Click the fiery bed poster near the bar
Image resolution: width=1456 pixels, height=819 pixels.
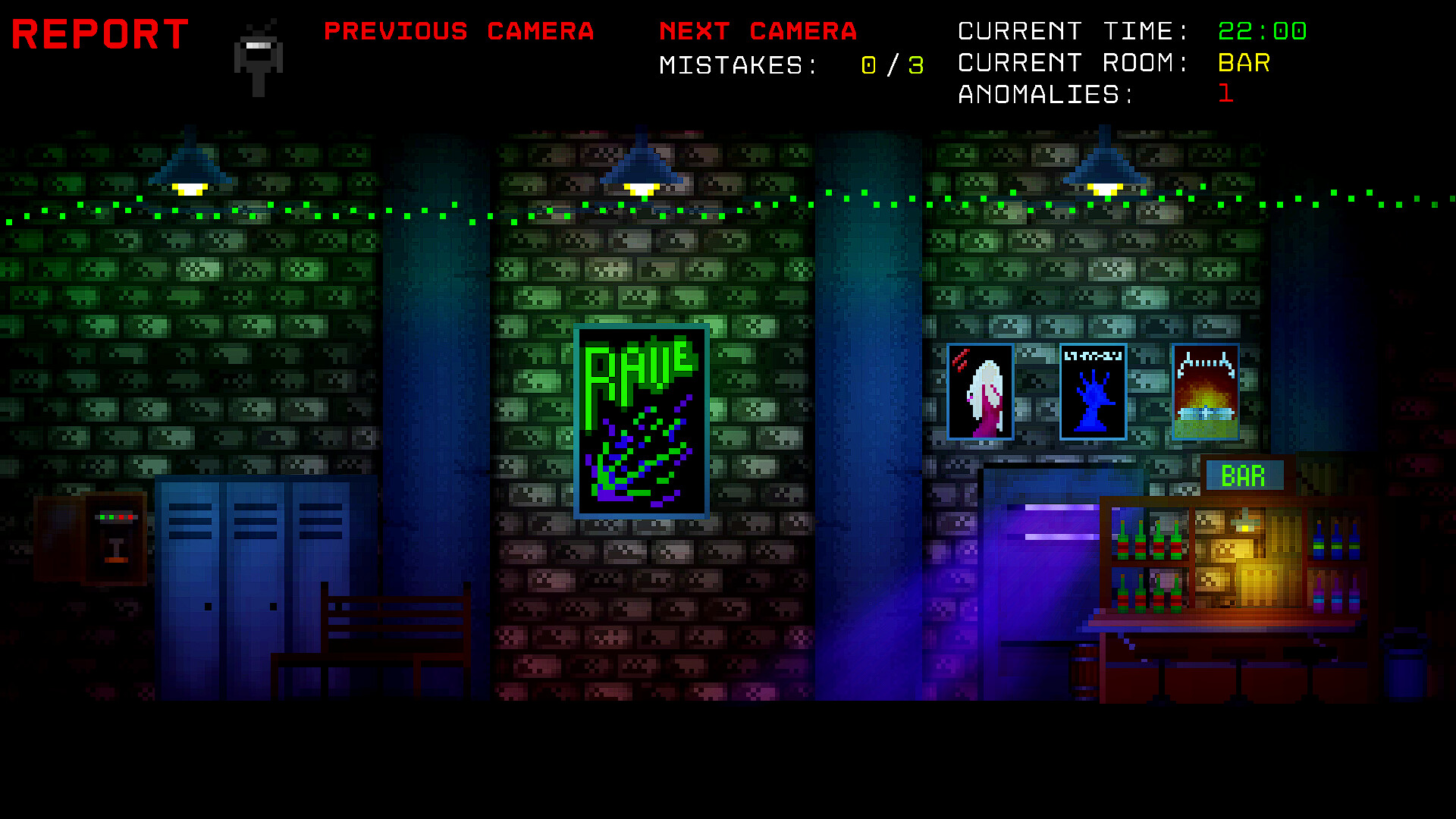pos(1205,391)
